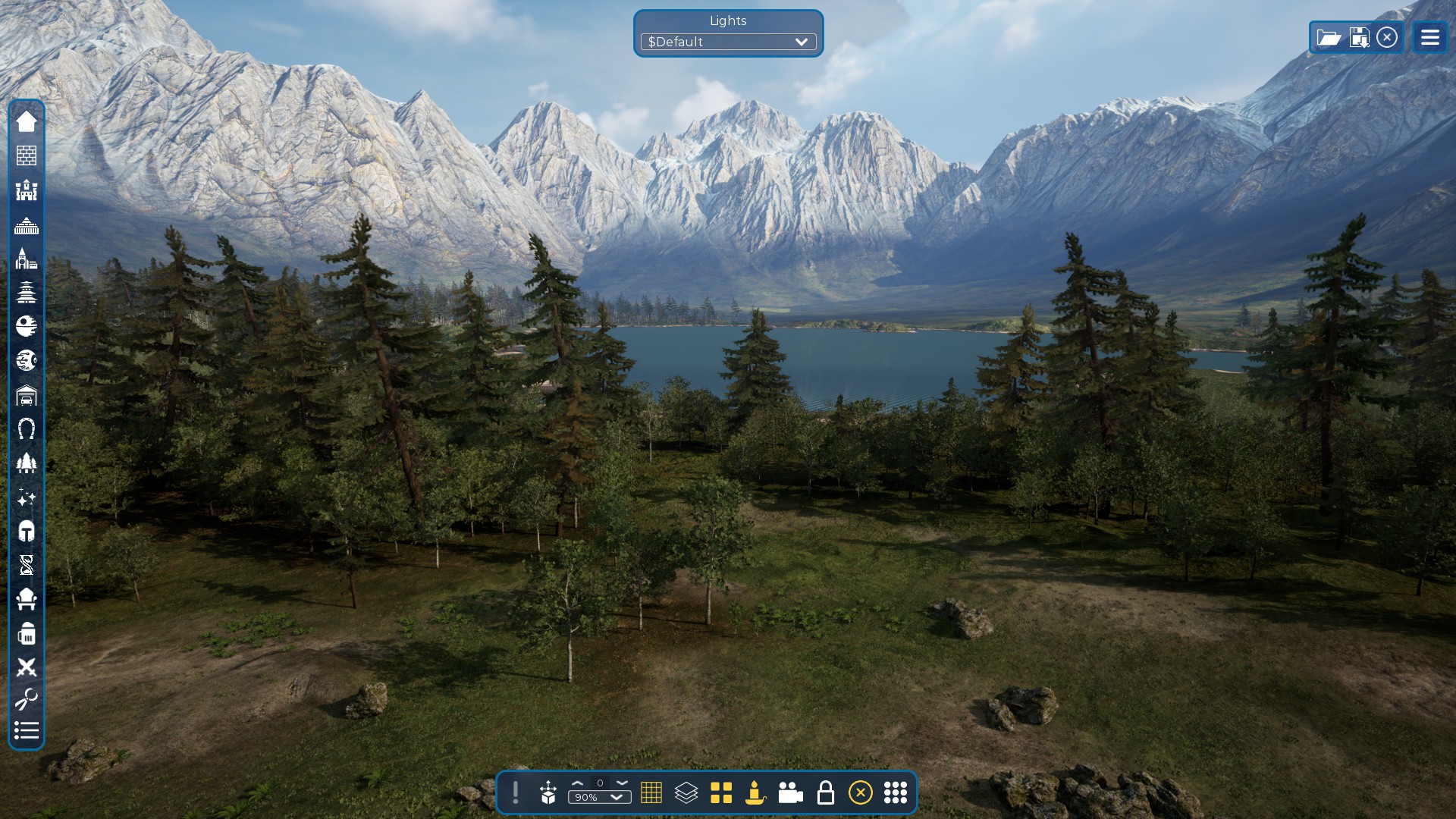This screenshot has height=819, width=1456.
Task: Save using the floppy disk icon
Action: [x=1359, y=37]
